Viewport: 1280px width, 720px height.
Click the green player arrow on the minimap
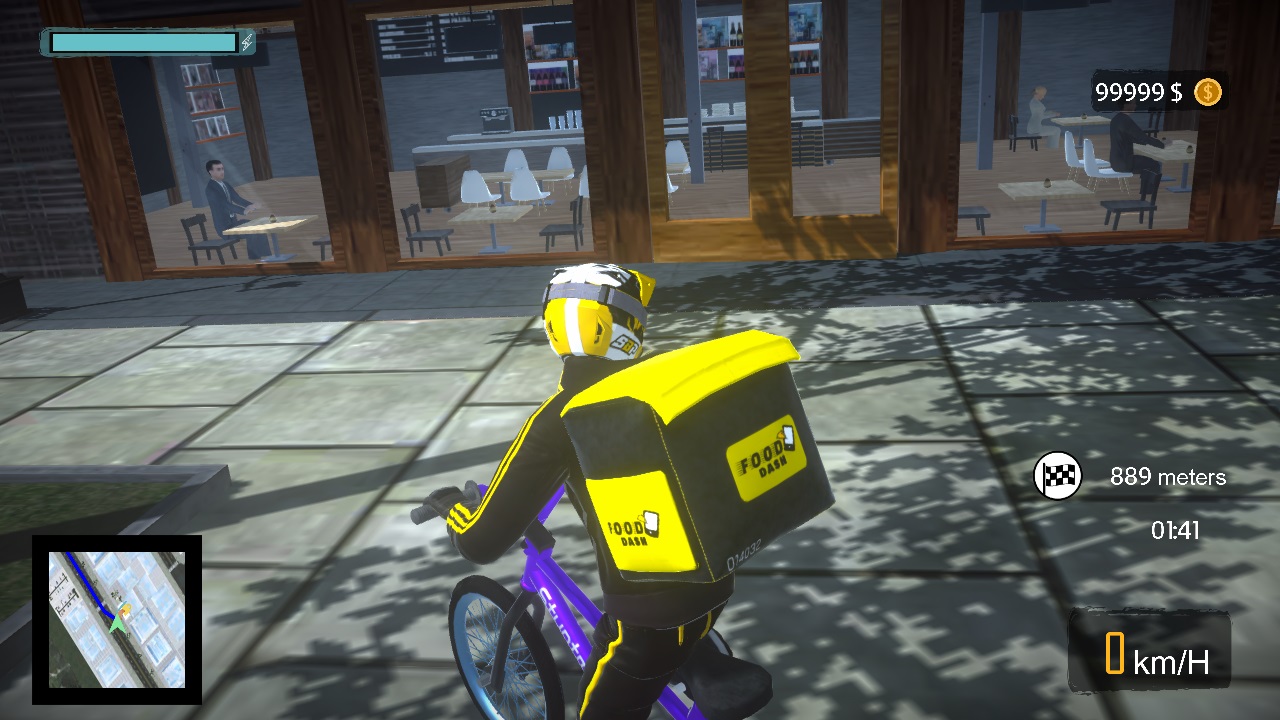117,624
